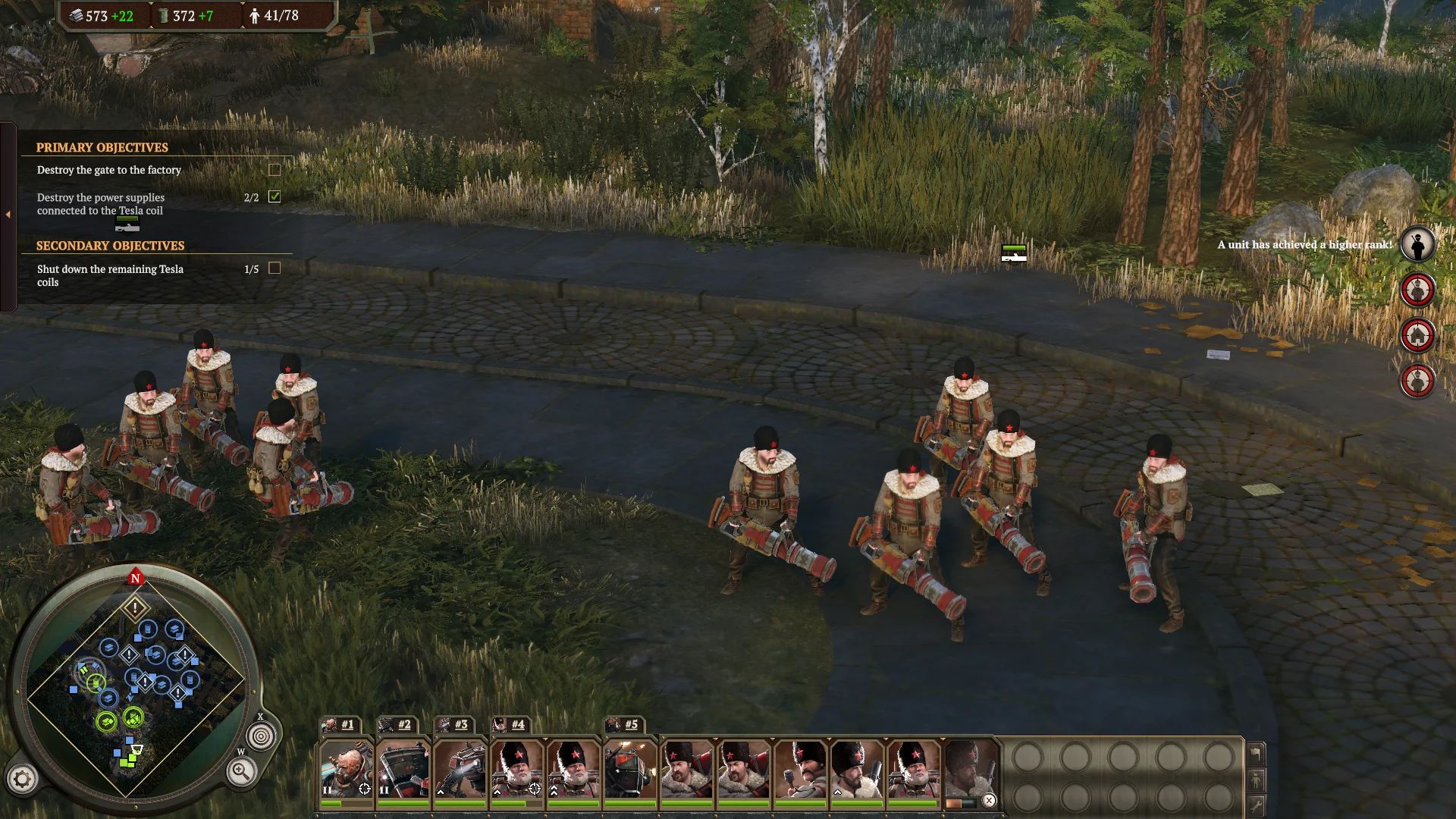The image size is (1456, 819).
Task: Cancel the unit in production with X
Action: click(x=989, y=801)
